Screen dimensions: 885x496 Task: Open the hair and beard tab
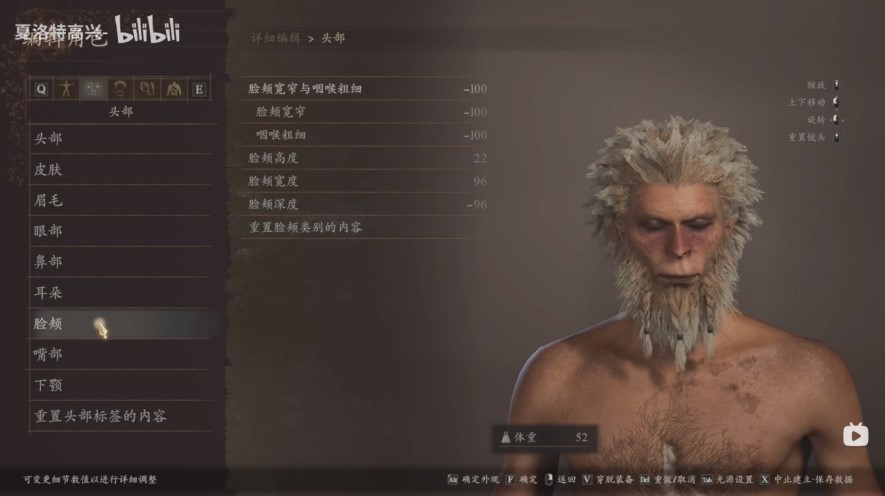coord(120,89)
